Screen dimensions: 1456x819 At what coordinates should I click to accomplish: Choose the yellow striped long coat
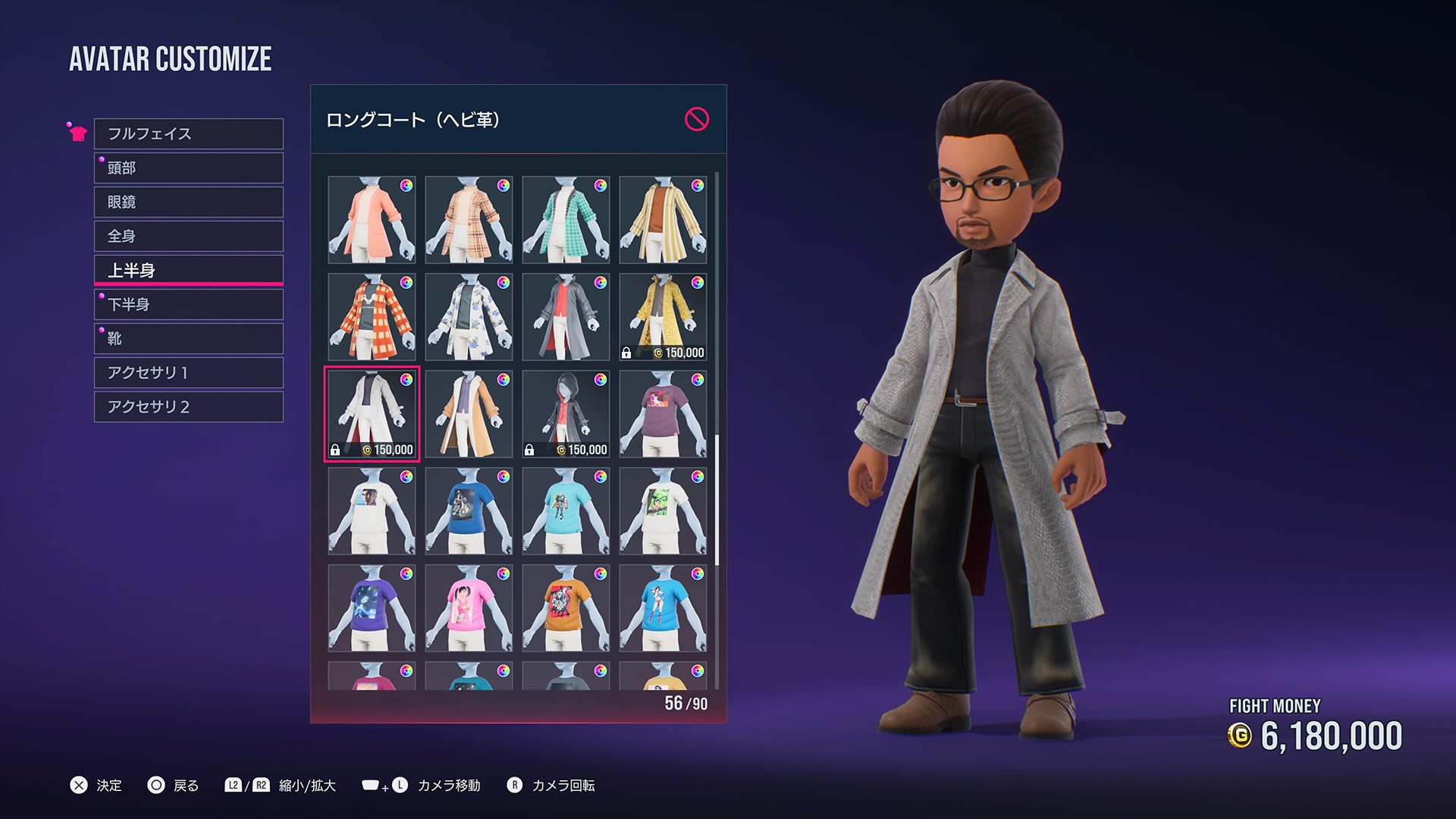coord(663,220)
